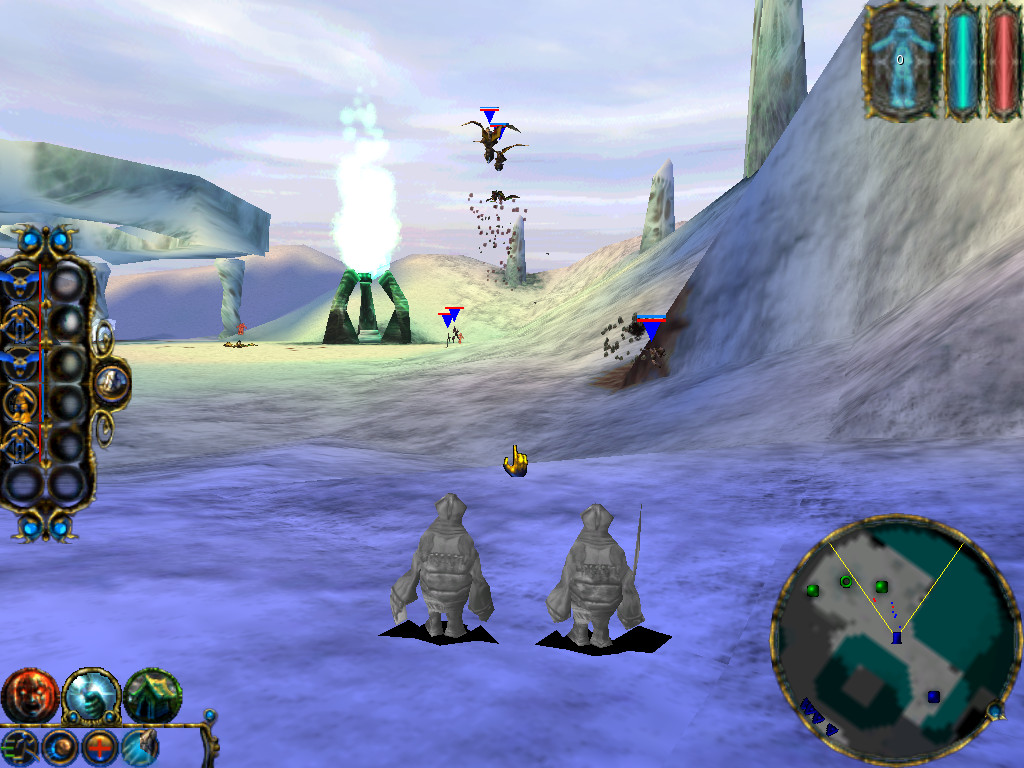The height and width of the screenshot is (768, 1024).
Task: Select the rock shard spell icon
Action: 139,746
